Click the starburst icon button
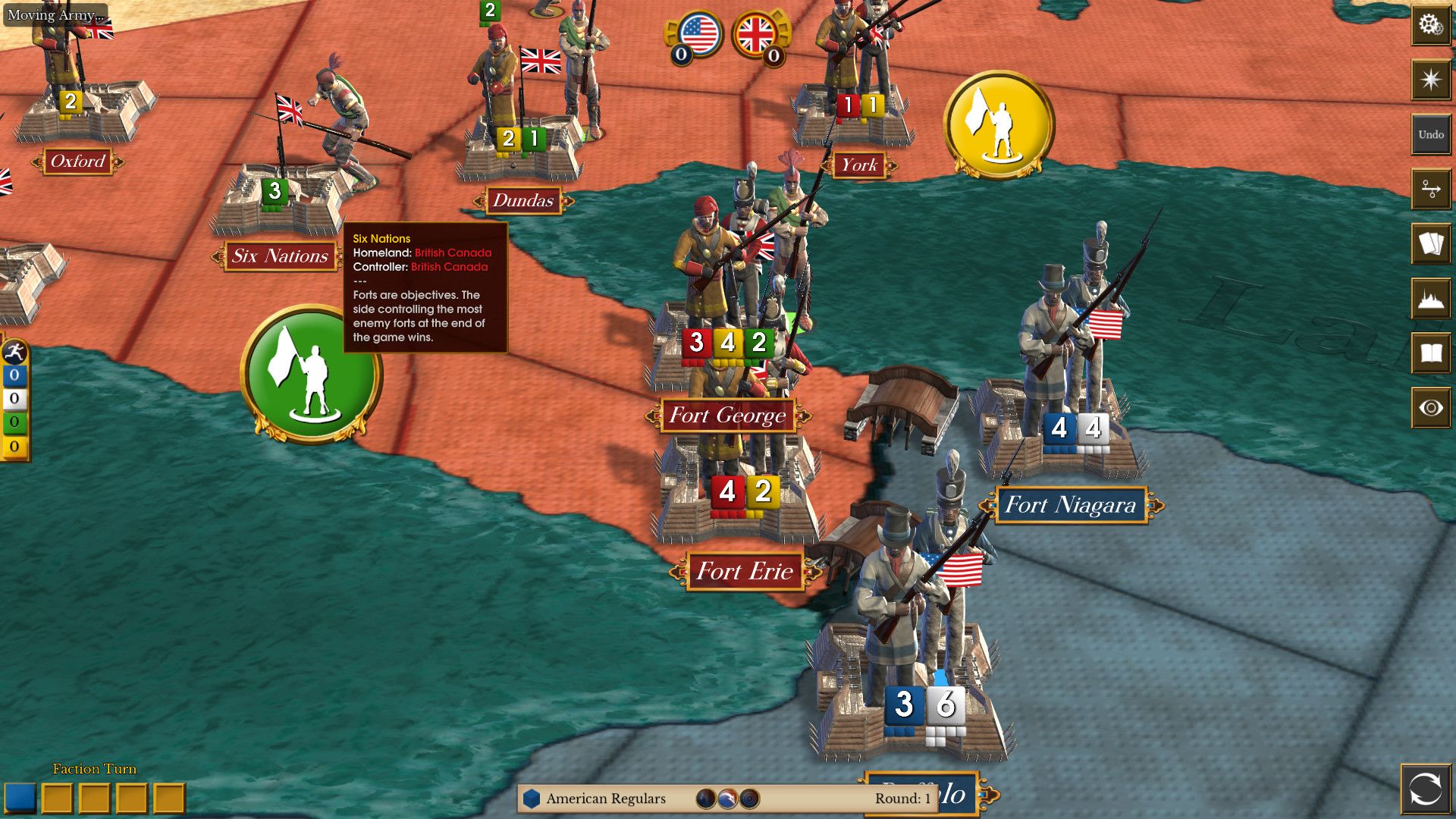The image size is (1456, 819). tap(1430, 80)
